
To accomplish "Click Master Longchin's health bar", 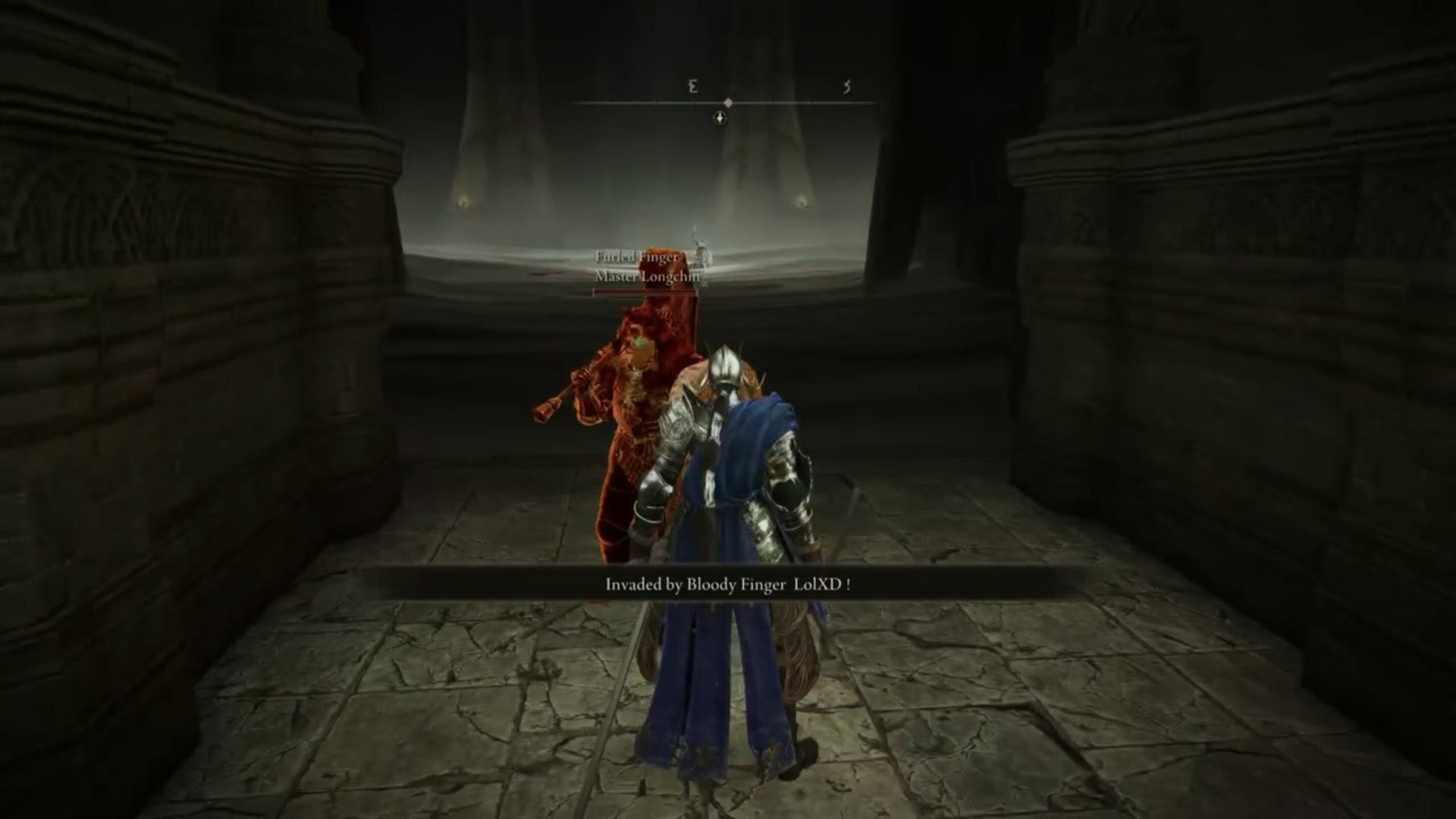I will [x=646, y=293].
